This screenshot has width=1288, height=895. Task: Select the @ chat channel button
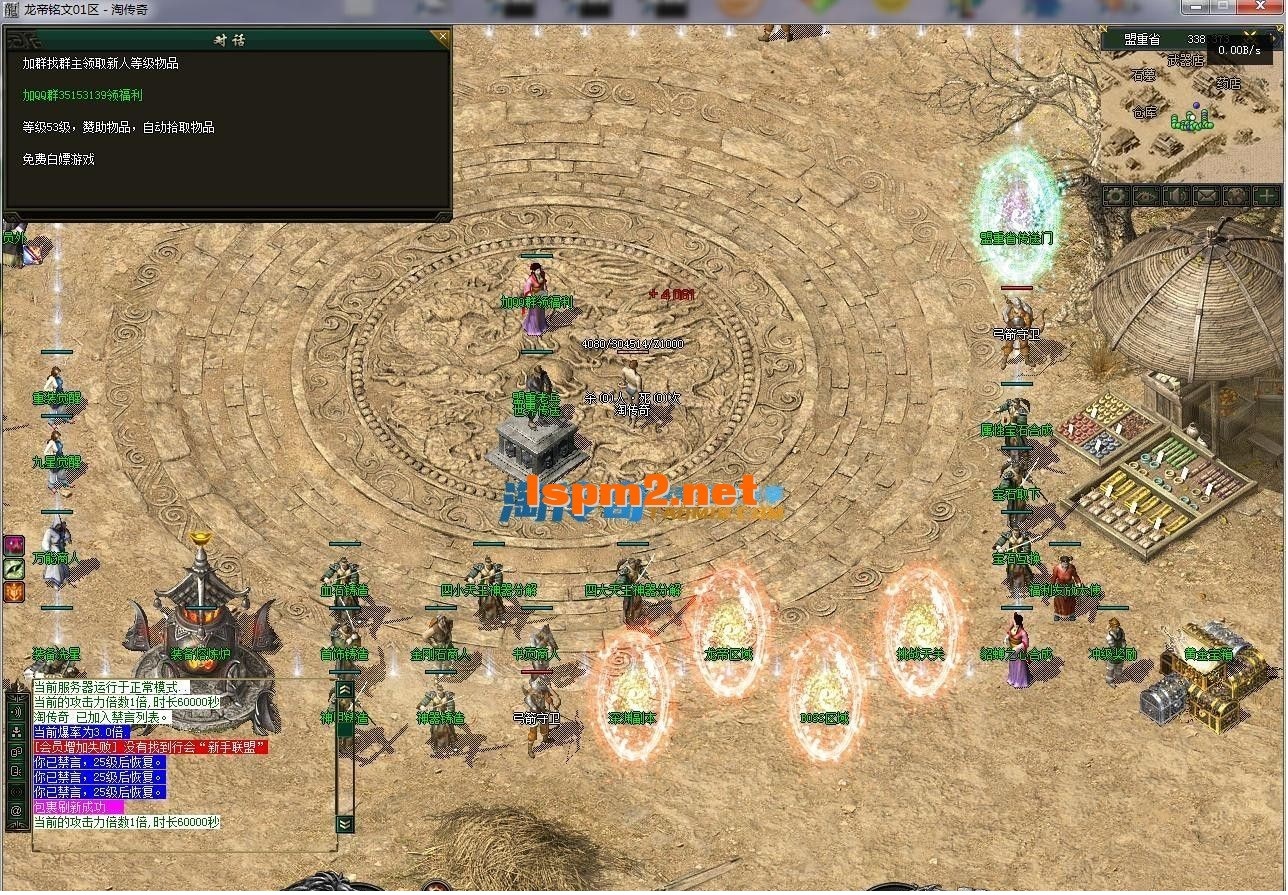[16, 811]
